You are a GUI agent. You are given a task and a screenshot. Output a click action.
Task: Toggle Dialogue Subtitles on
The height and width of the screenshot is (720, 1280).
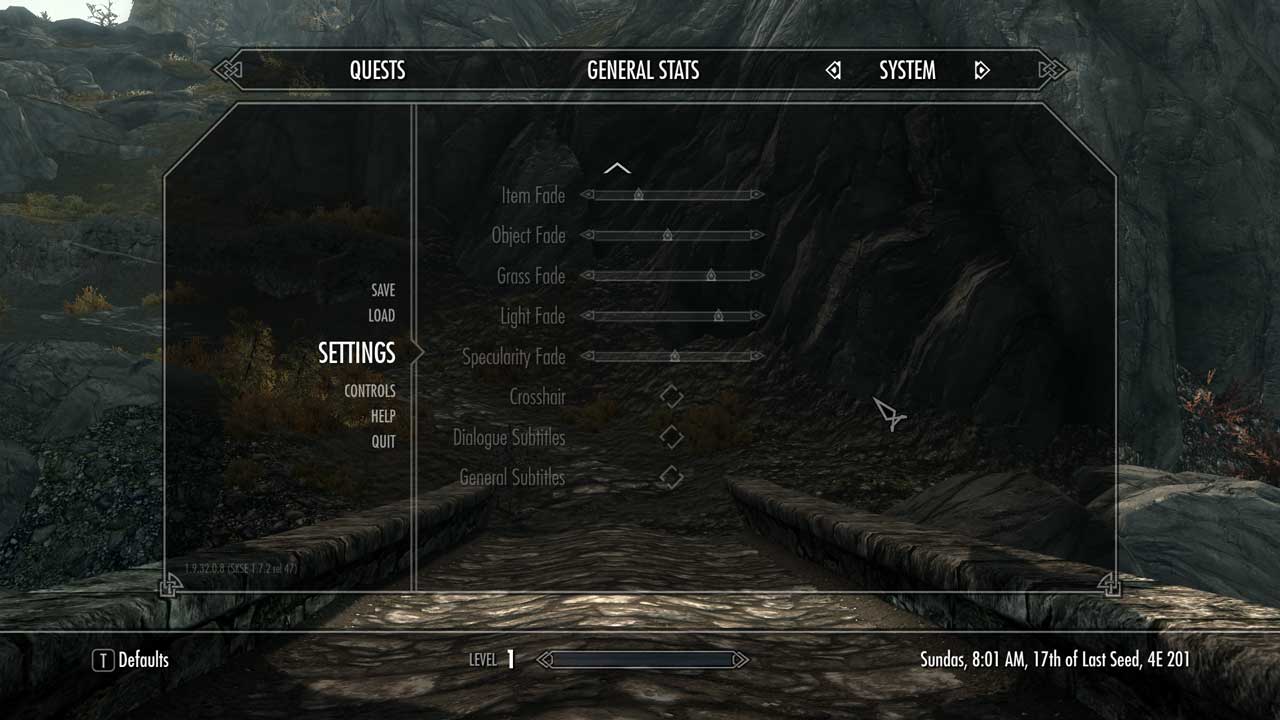pyautogui.click(x=670, y=436)
